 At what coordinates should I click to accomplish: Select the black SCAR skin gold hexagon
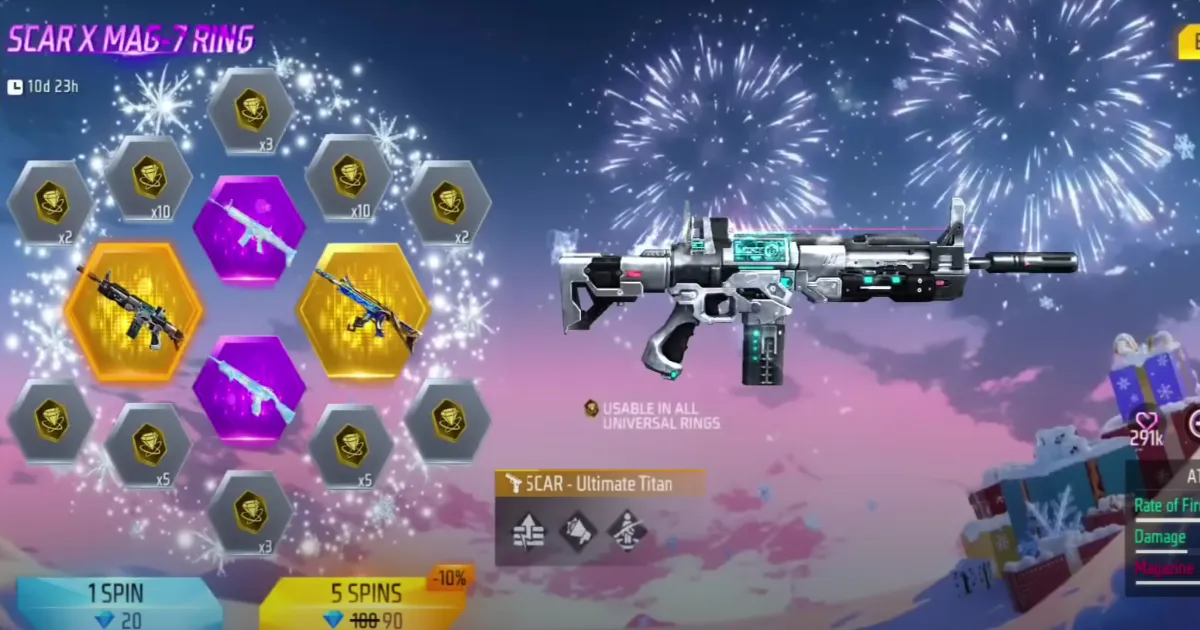tap(133, 311)
